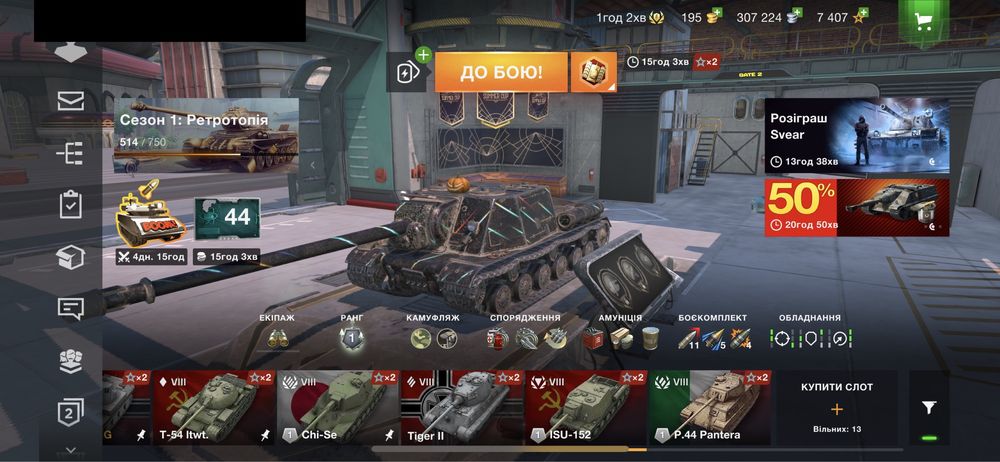Select the Tiger II tank
This screenshot has width=1000, height=462.
pos(461,407)
